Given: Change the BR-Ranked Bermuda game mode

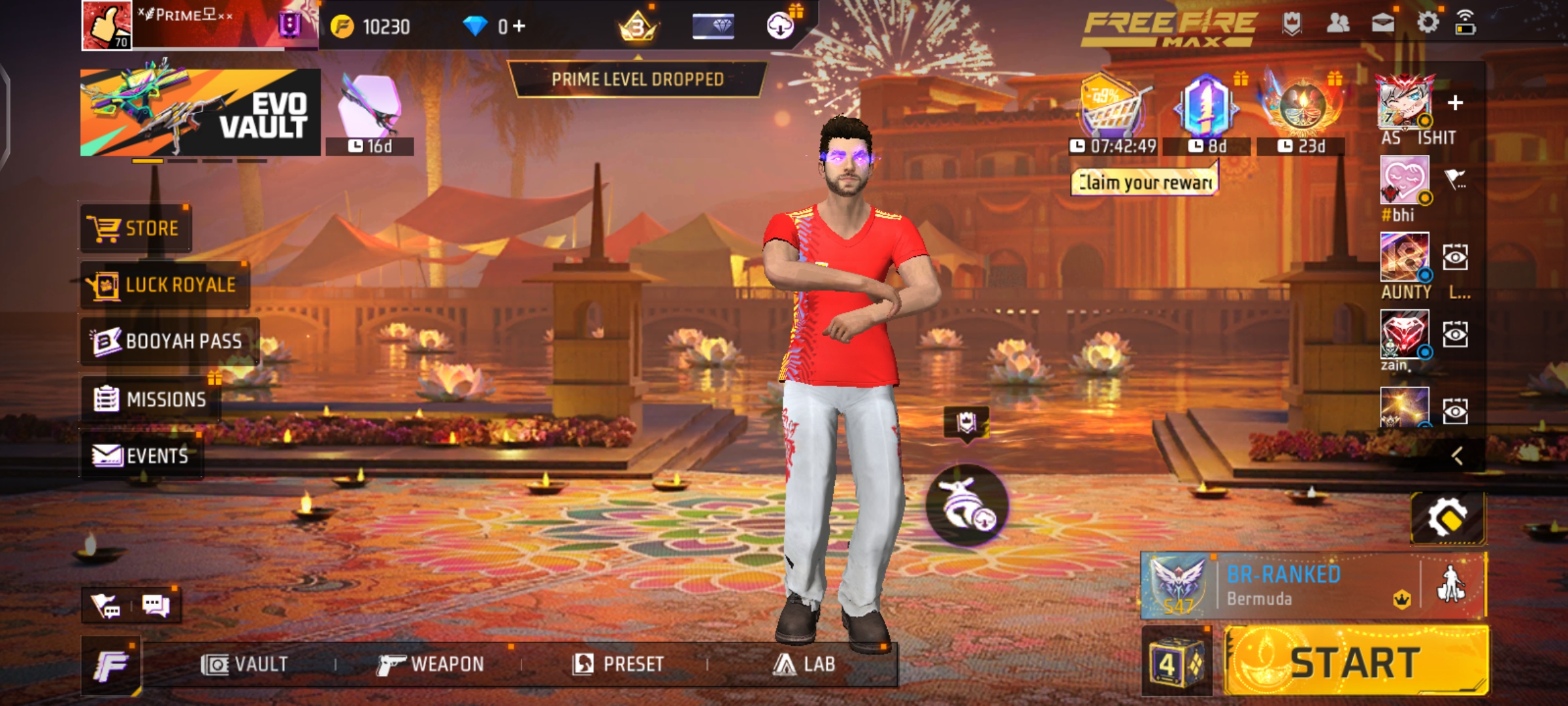Looking at the screenshot, I should [x=1281, y=586].
